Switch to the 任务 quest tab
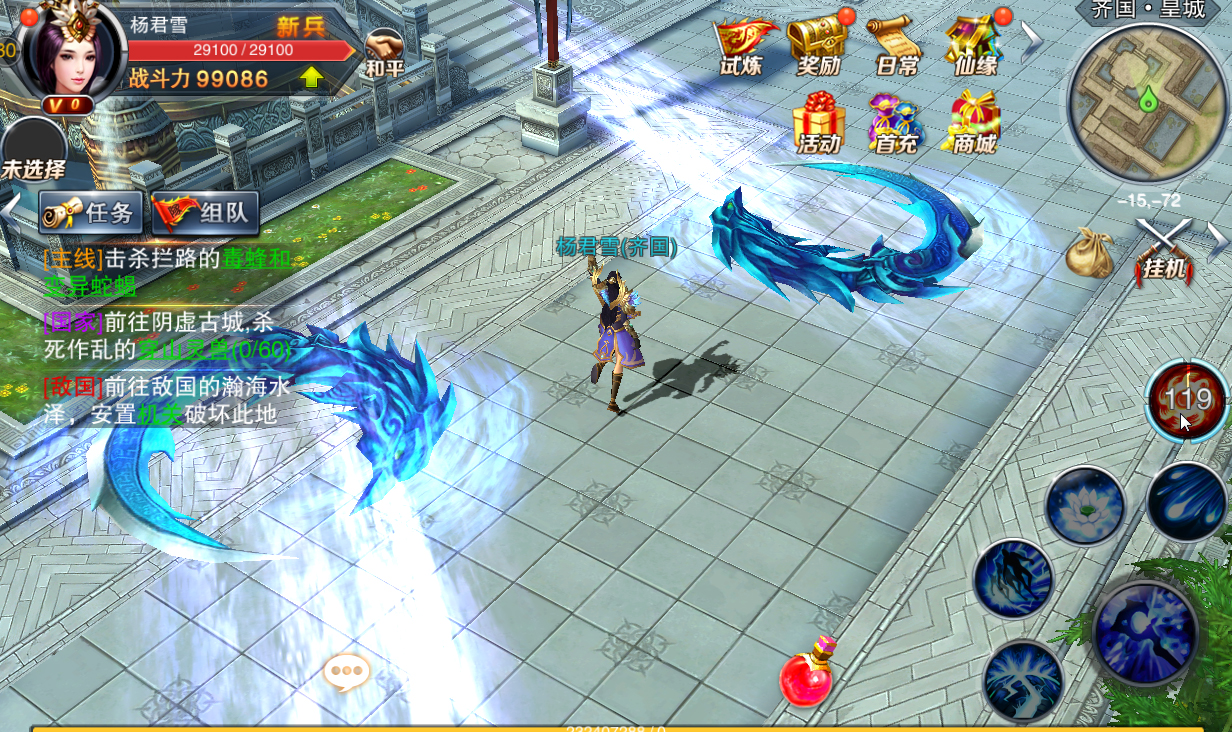1232x732 pixels. point(92,212)
